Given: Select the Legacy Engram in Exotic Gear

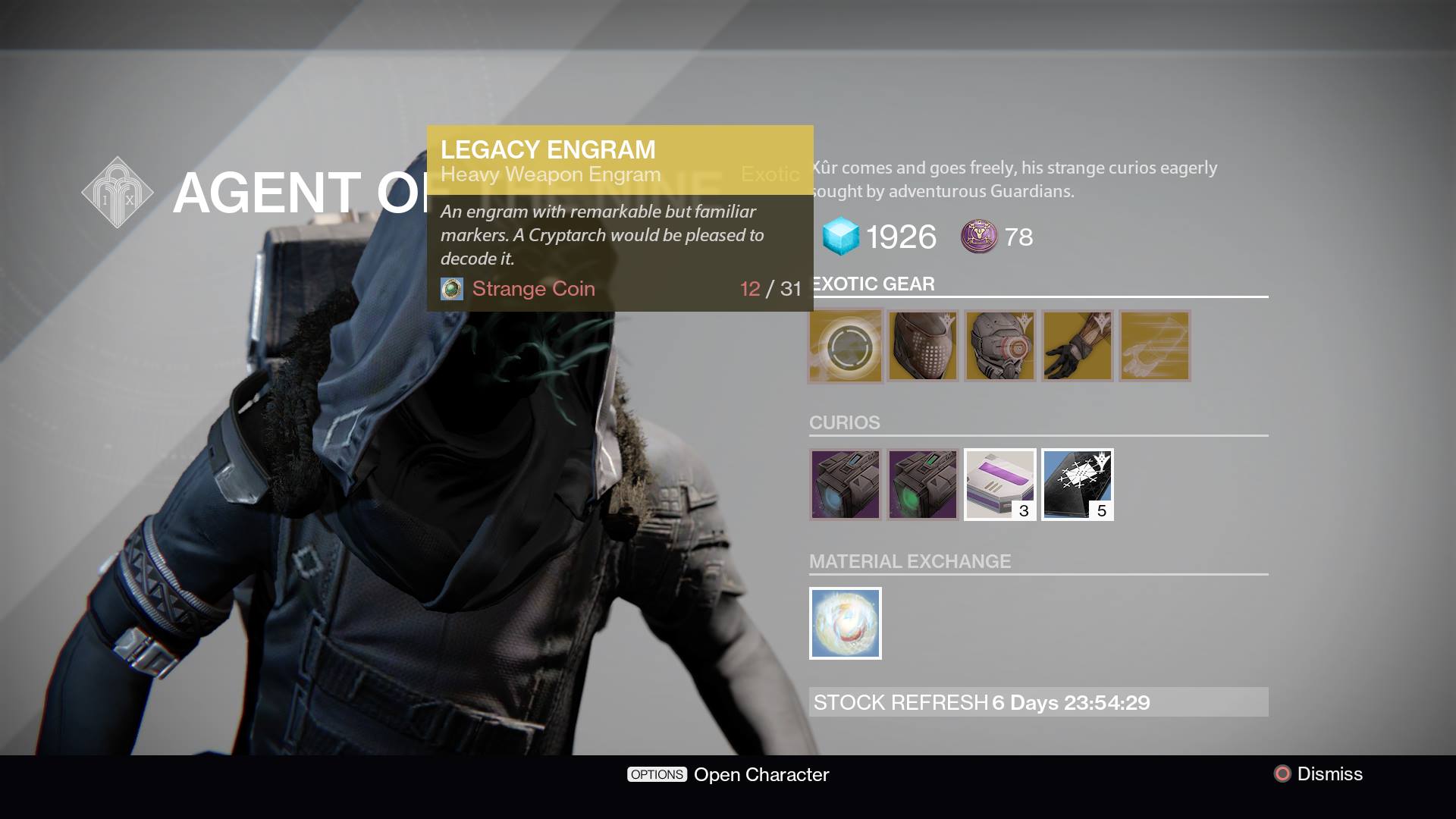Looking at the screenshot, I should pos(844,346).
